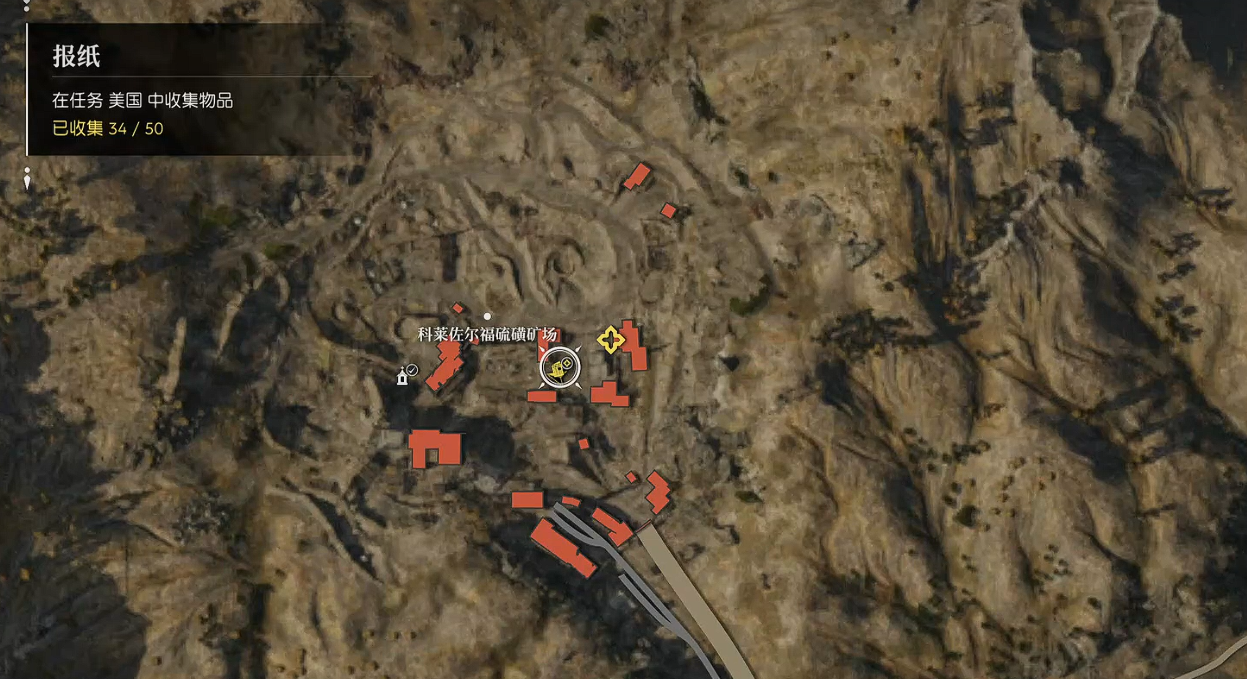Select the white chapel marker with checkmark

405,375
